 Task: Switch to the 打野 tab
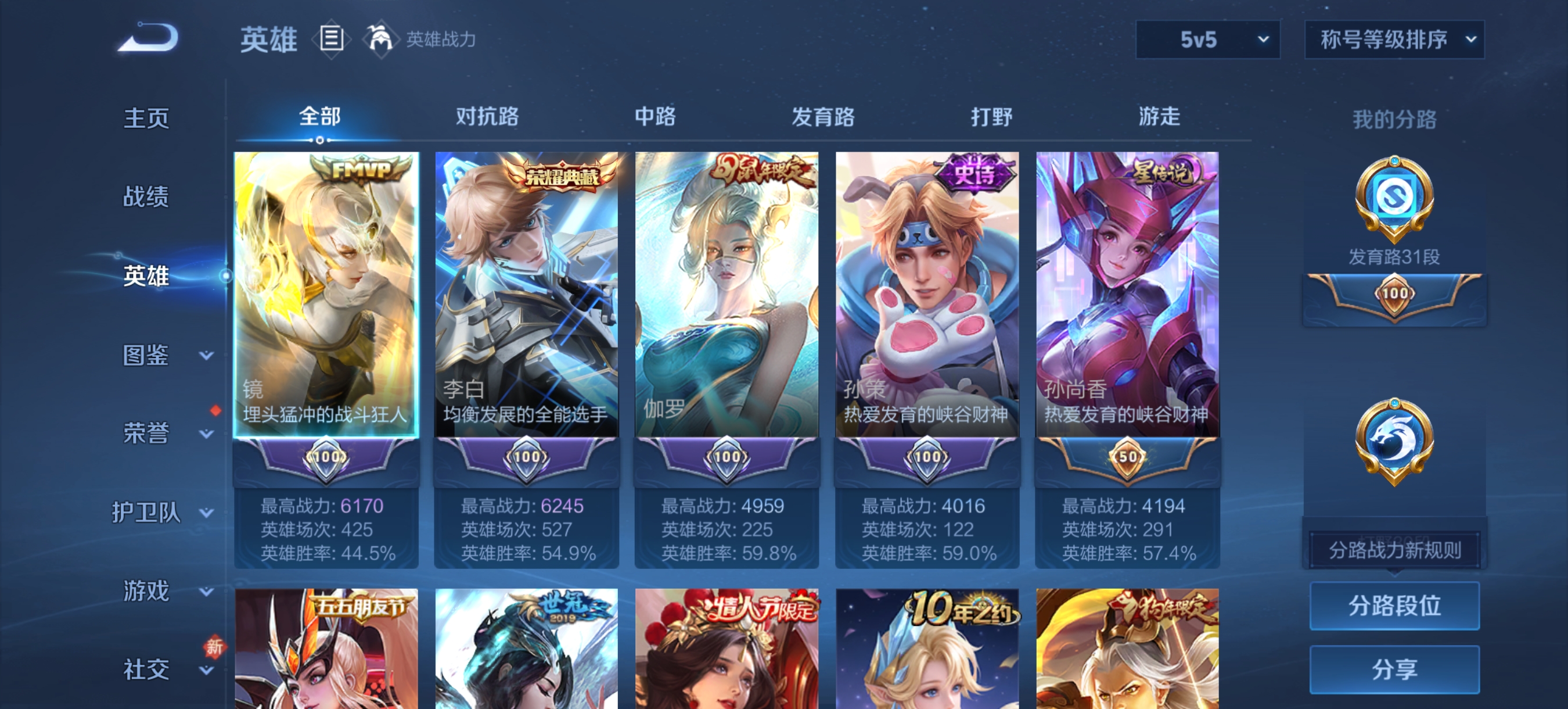click(990, 117)
